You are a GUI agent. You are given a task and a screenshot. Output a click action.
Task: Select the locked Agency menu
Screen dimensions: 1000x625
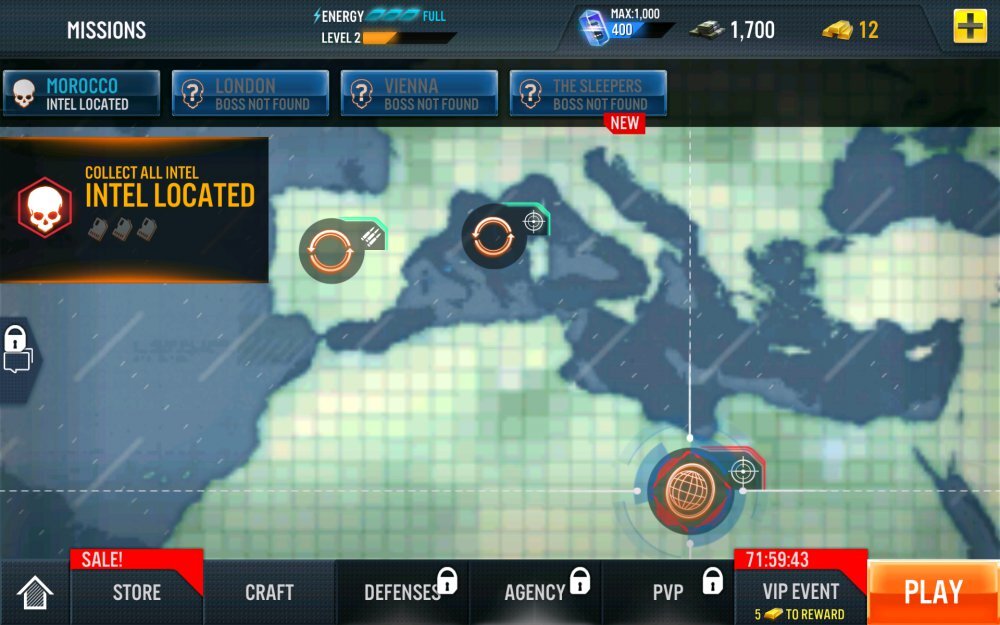tap(536, 592)
